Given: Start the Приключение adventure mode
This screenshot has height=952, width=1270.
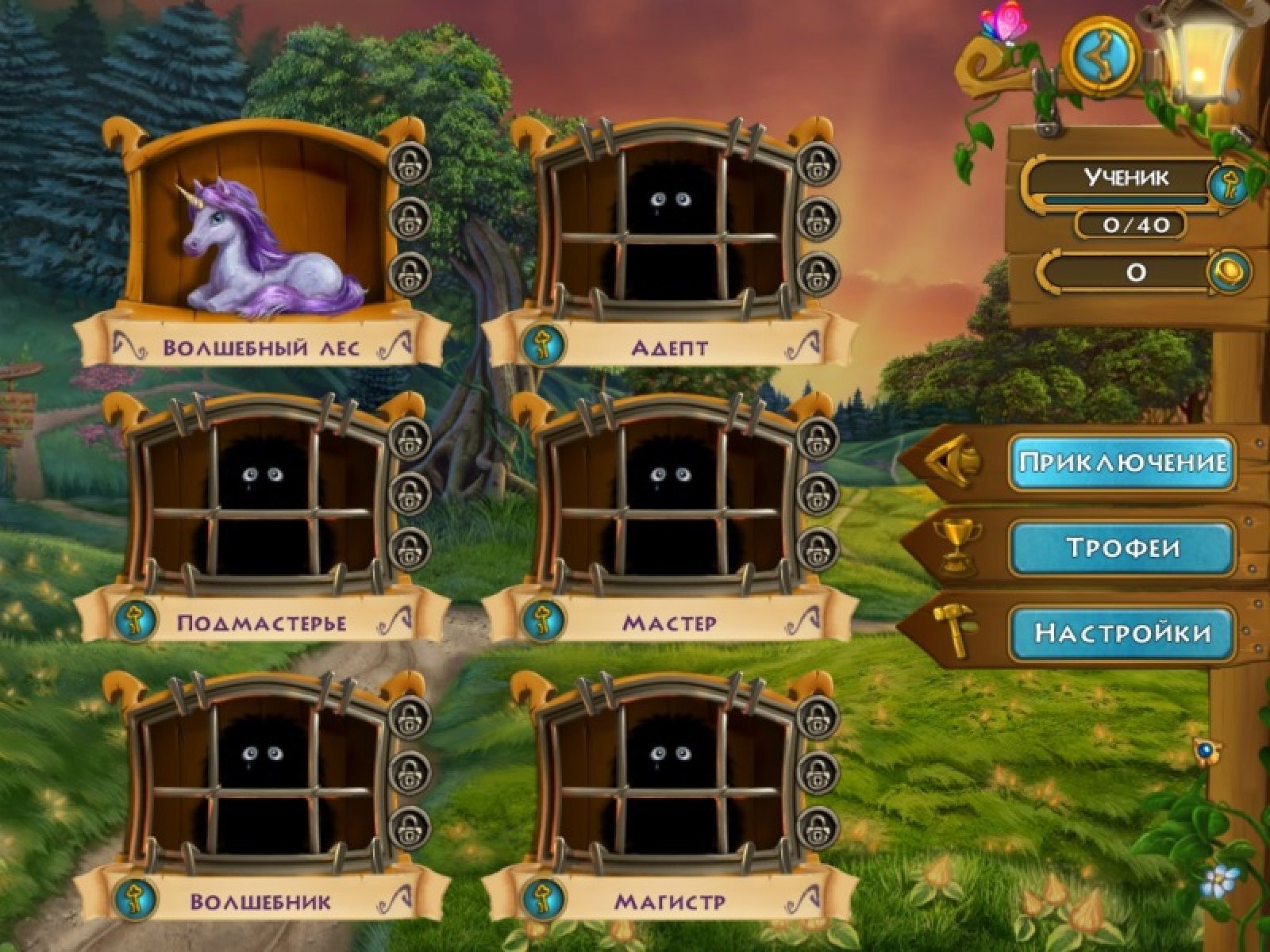Looking at the screenshot, I should click(1122, 462).
